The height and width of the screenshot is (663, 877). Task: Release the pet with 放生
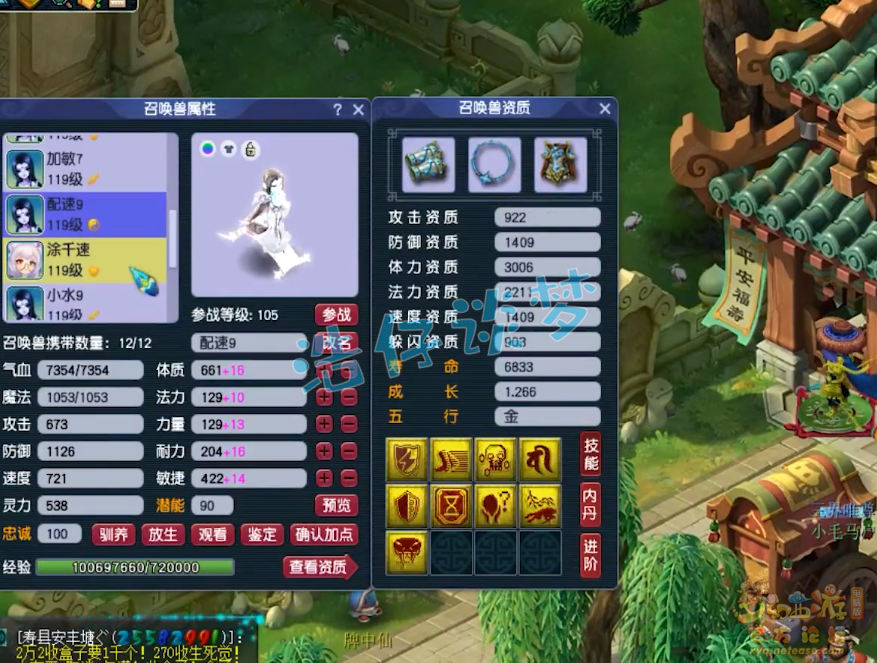162,535
